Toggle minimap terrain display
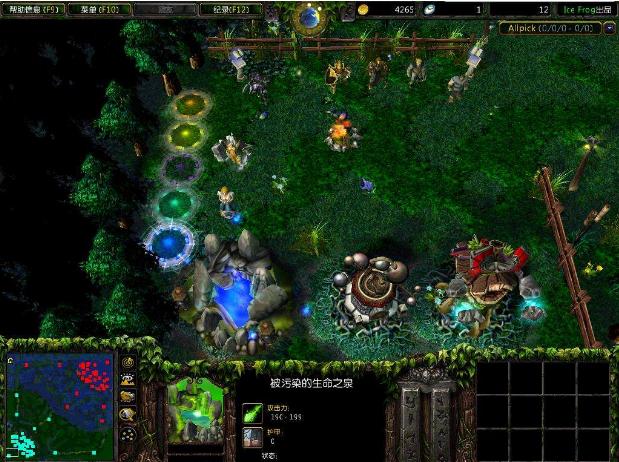The image size is (619, 462). click(128, 380)
